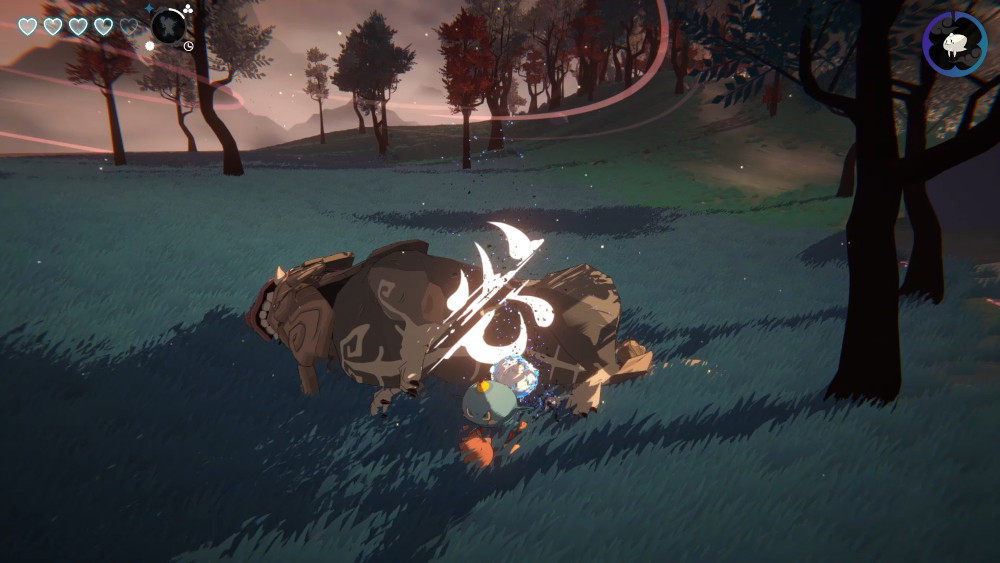Click the small clock icon under the dial
Viewport: 1000px width, 563px height.
(188, 45)
